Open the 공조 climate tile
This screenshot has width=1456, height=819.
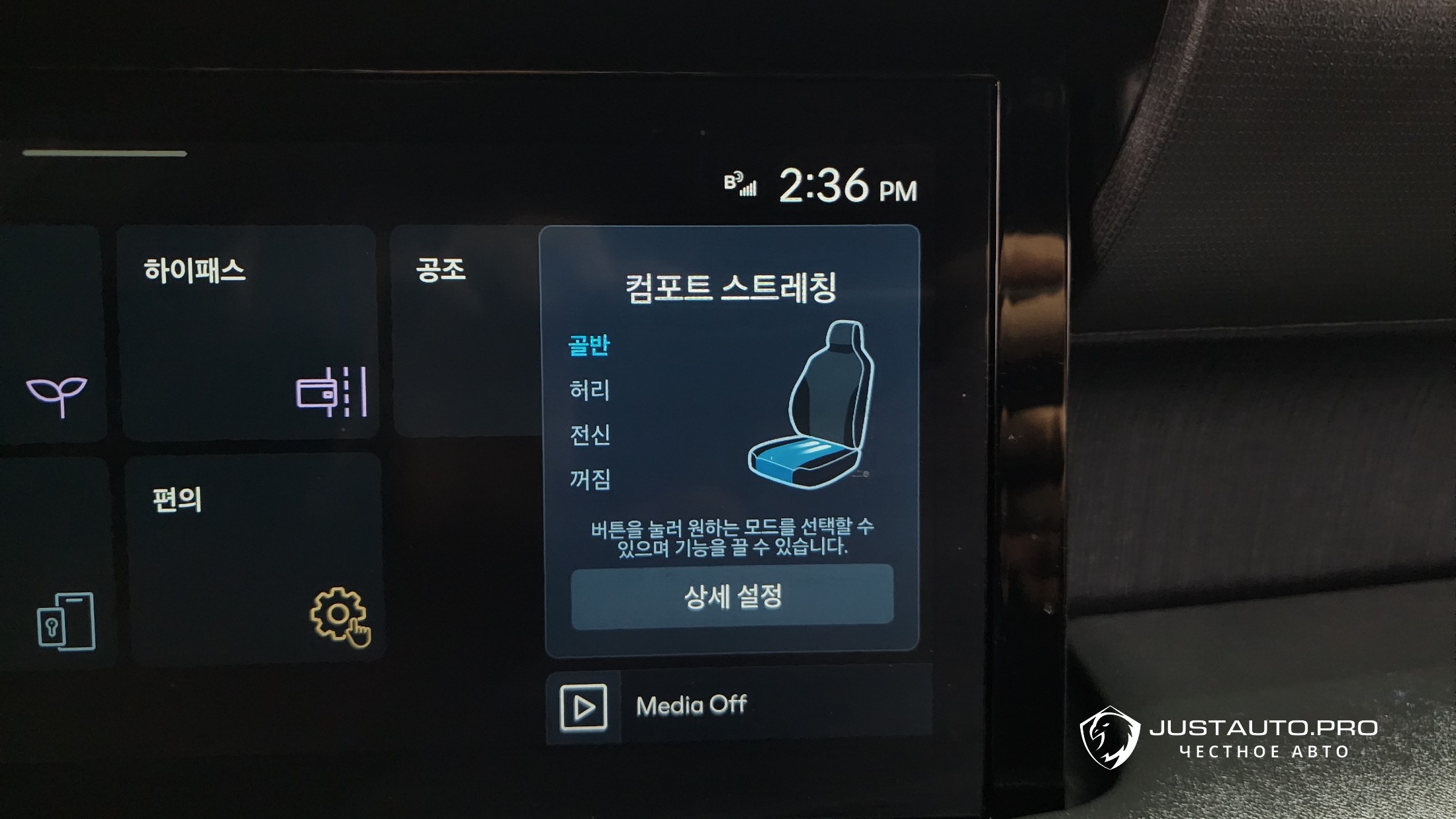coord(463,331)
